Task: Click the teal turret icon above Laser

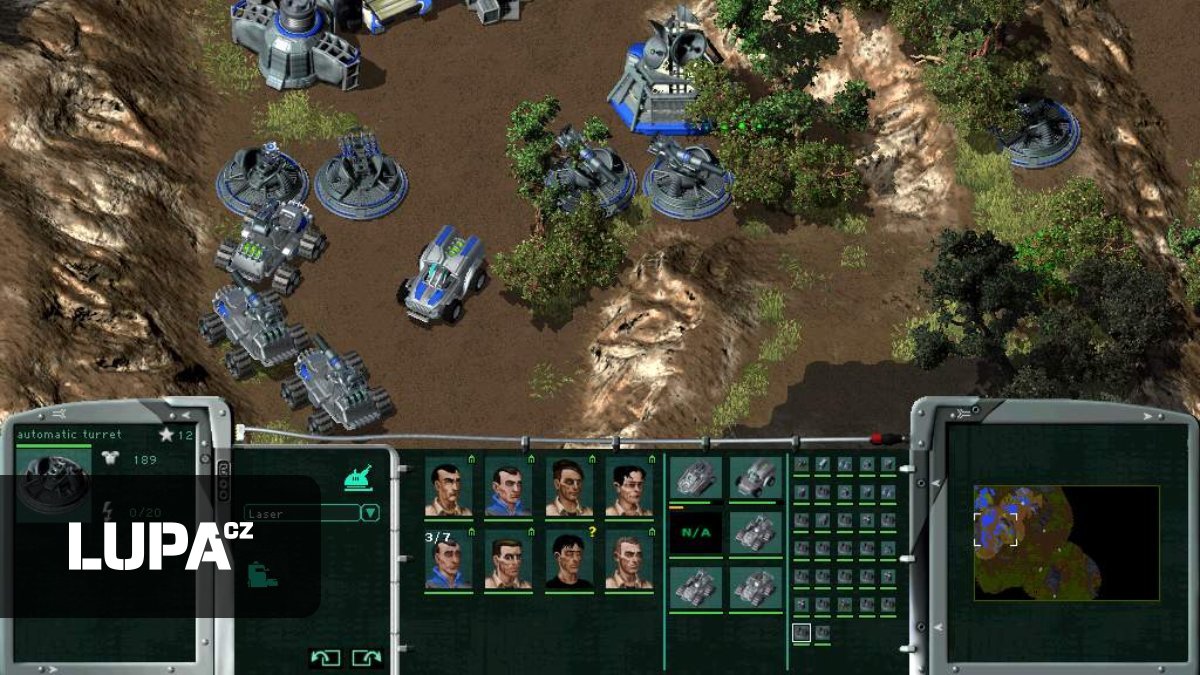Action: click(x=358, y=479)
